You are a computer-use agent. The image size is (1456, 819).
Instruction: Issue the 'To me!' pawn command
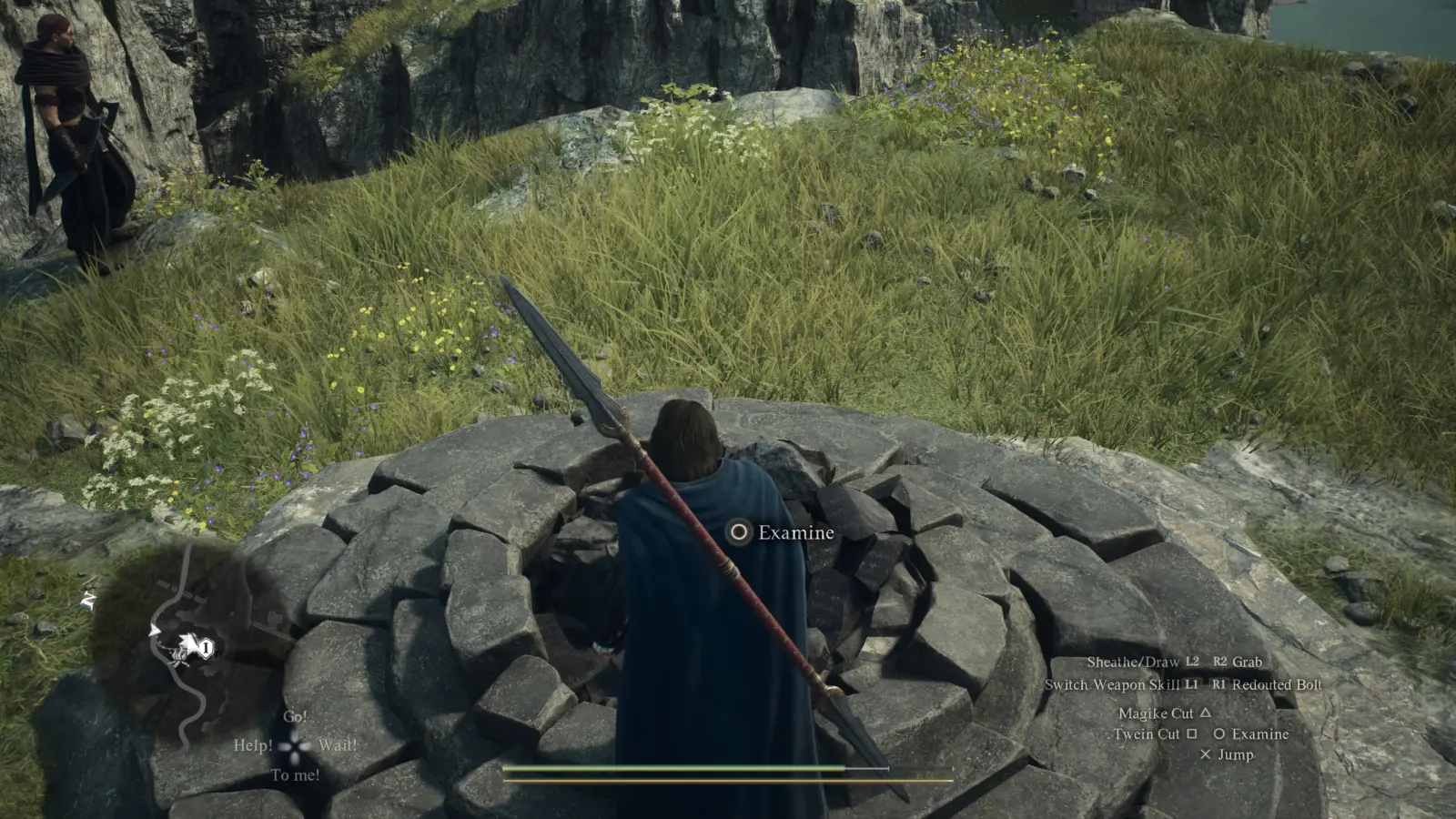click(295, 775)
